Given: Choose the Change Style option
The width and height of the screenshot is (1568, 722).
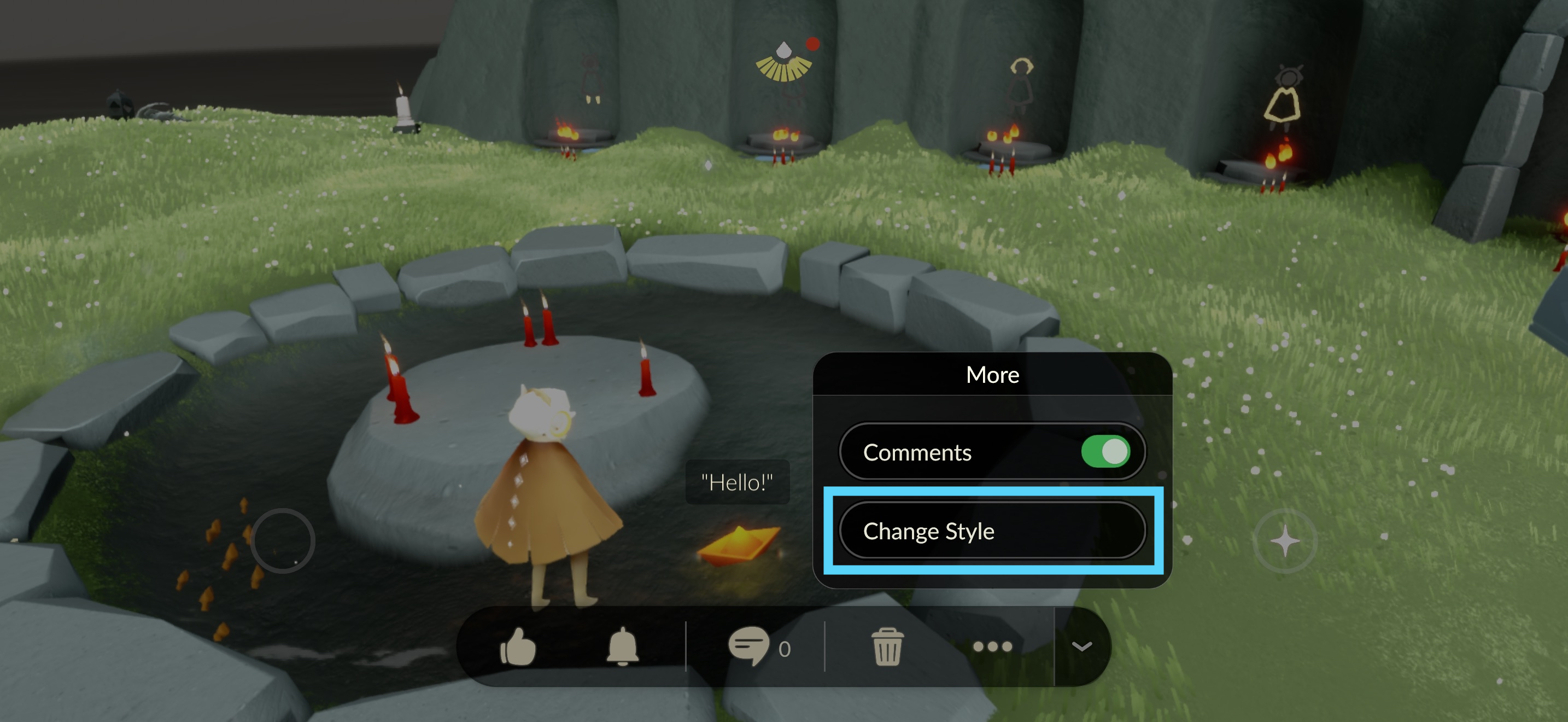Looking at the screenshot, I should (x=992, y=531).
